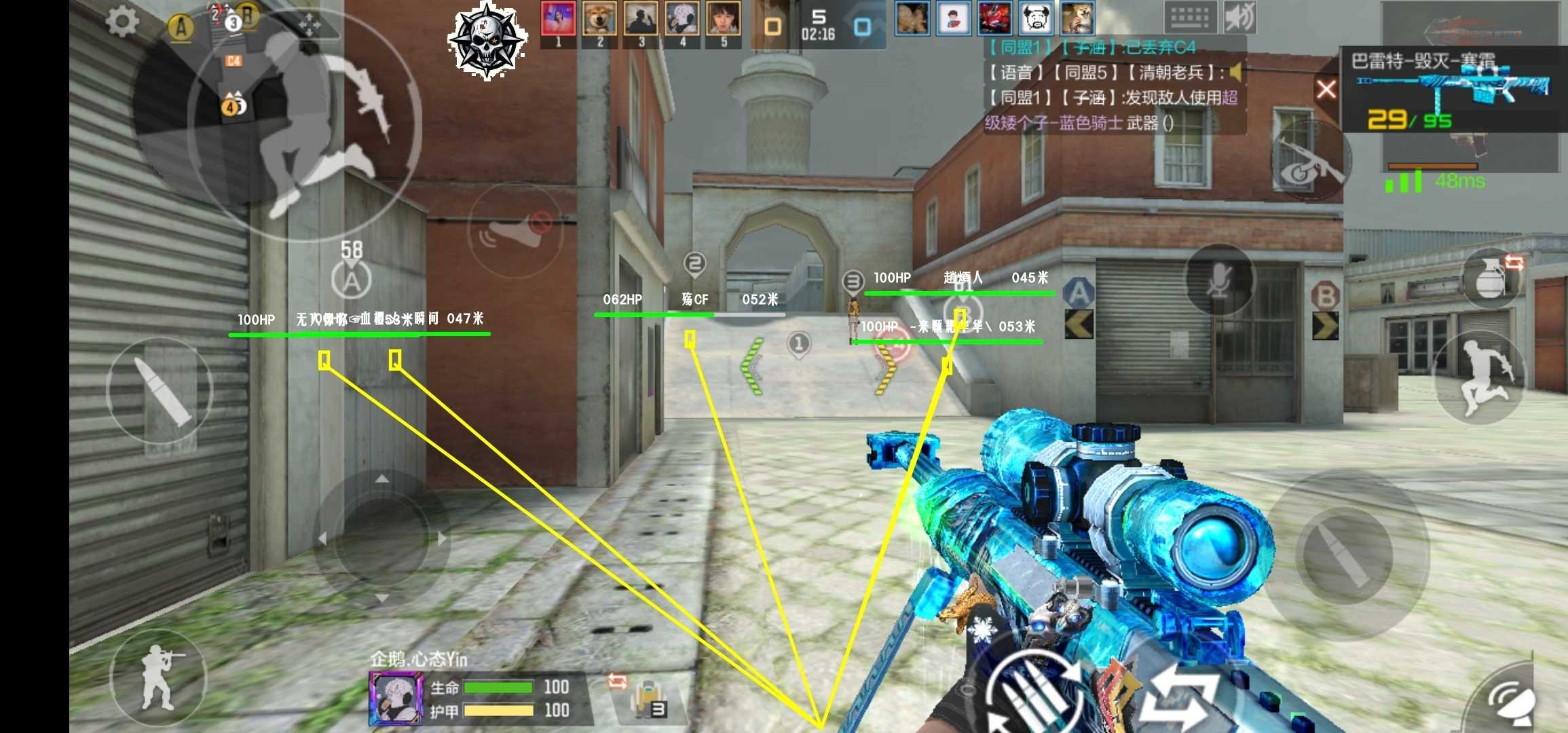Image resolution: width=1568 pixels, height=733 pixels.
Task: Toggle the voice speaker icon
Action: coord(1239,18)
